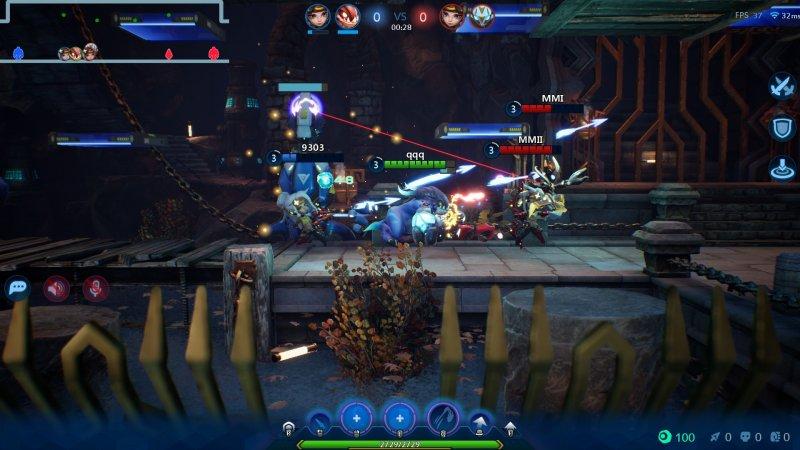This screenshot has width=800, height=450.
Task: Toggle the red microphone button
Action: [x=96, y=289]
